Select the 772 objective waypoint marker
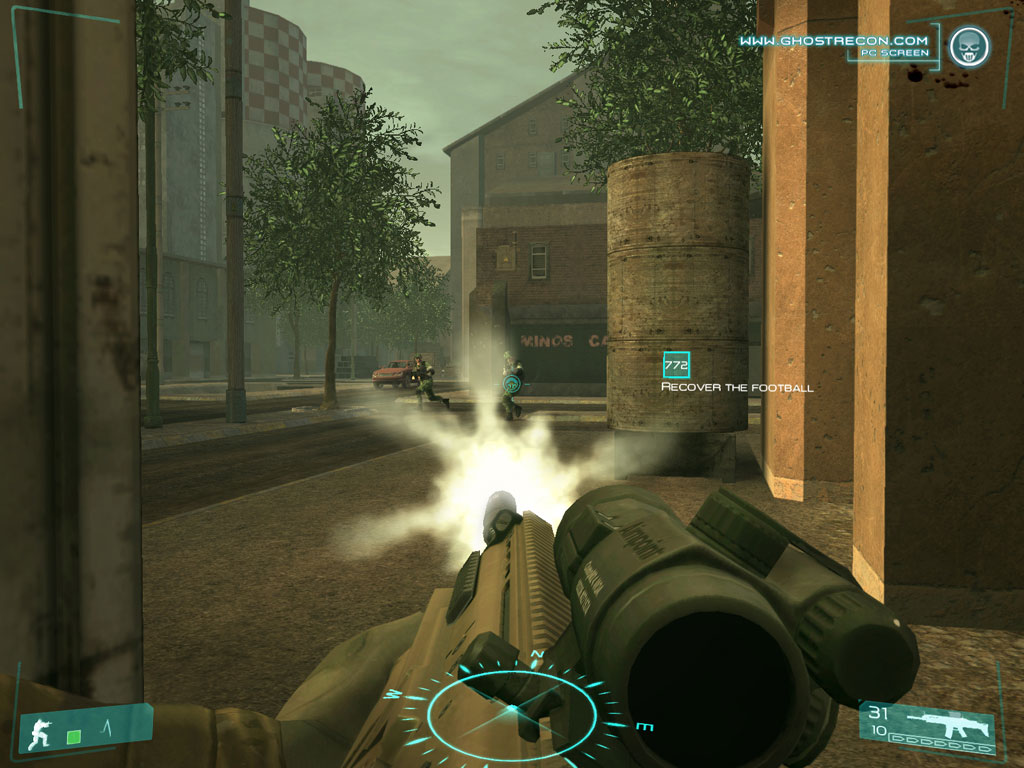This screenshot has height=768, width=1024. click(x=676, y=366)
